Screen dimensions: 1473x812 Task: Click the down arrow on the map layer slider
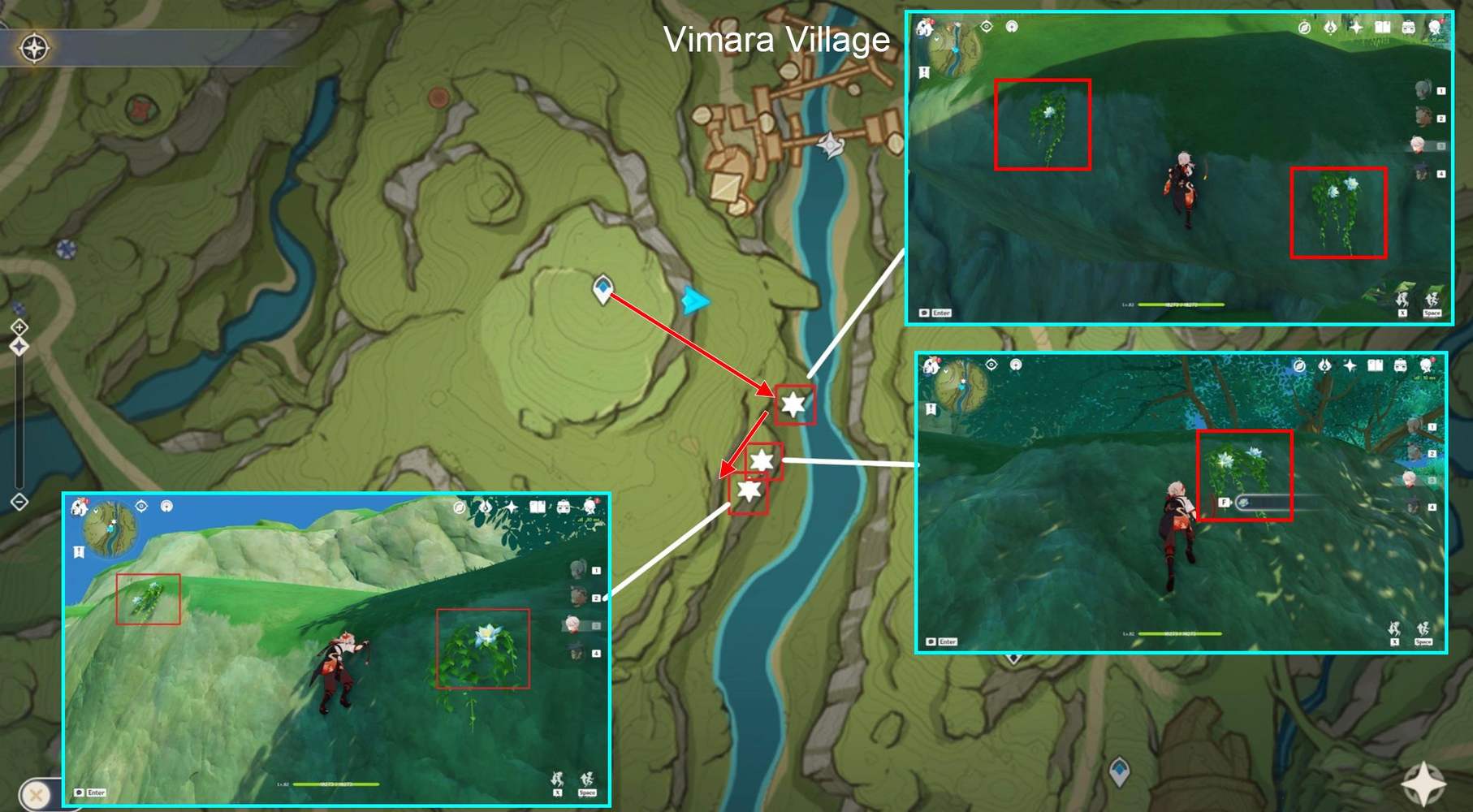19,501
